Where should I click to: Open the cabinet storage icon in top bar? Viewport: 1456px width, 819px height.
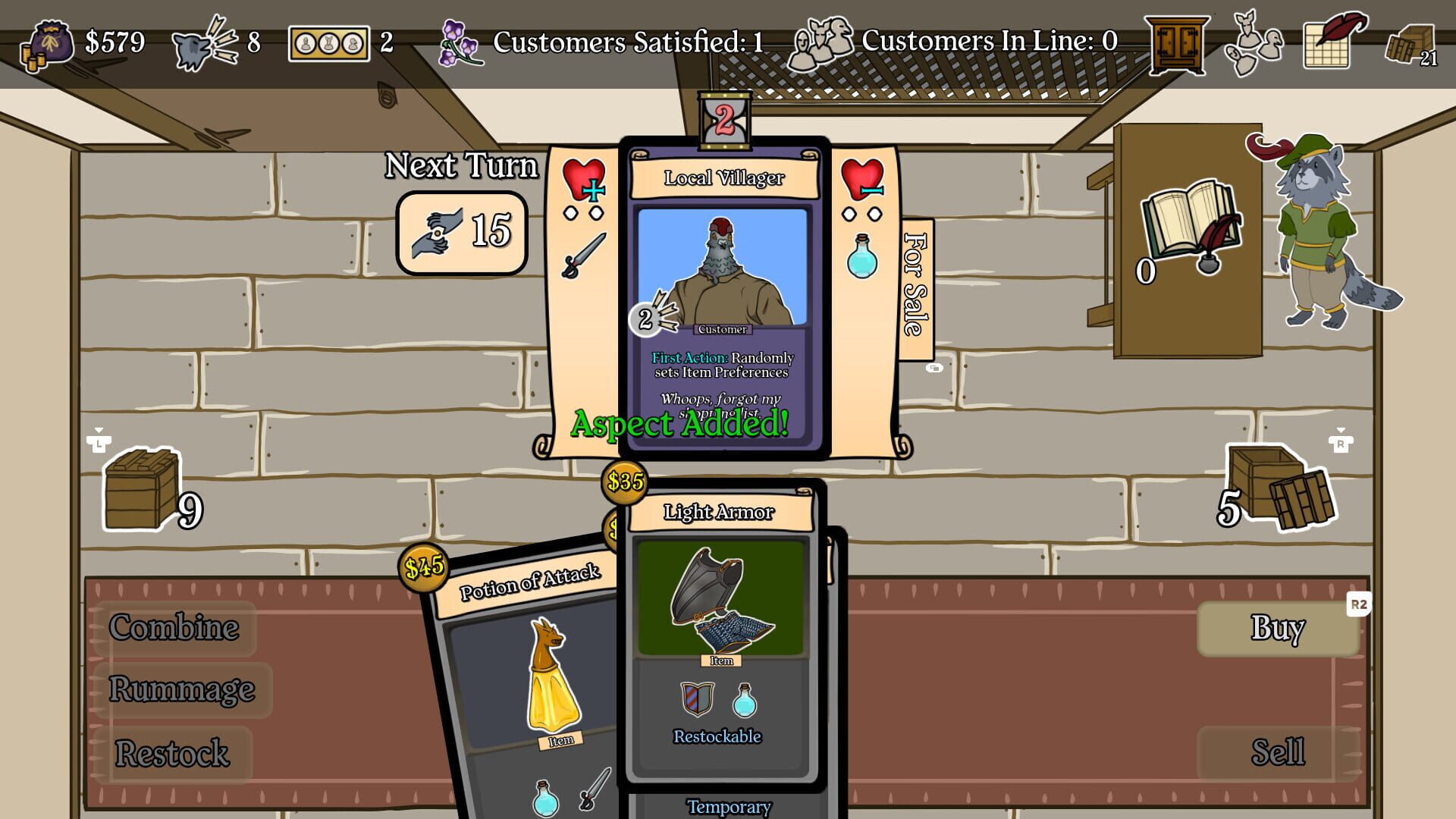click(x=1178, y=42)
